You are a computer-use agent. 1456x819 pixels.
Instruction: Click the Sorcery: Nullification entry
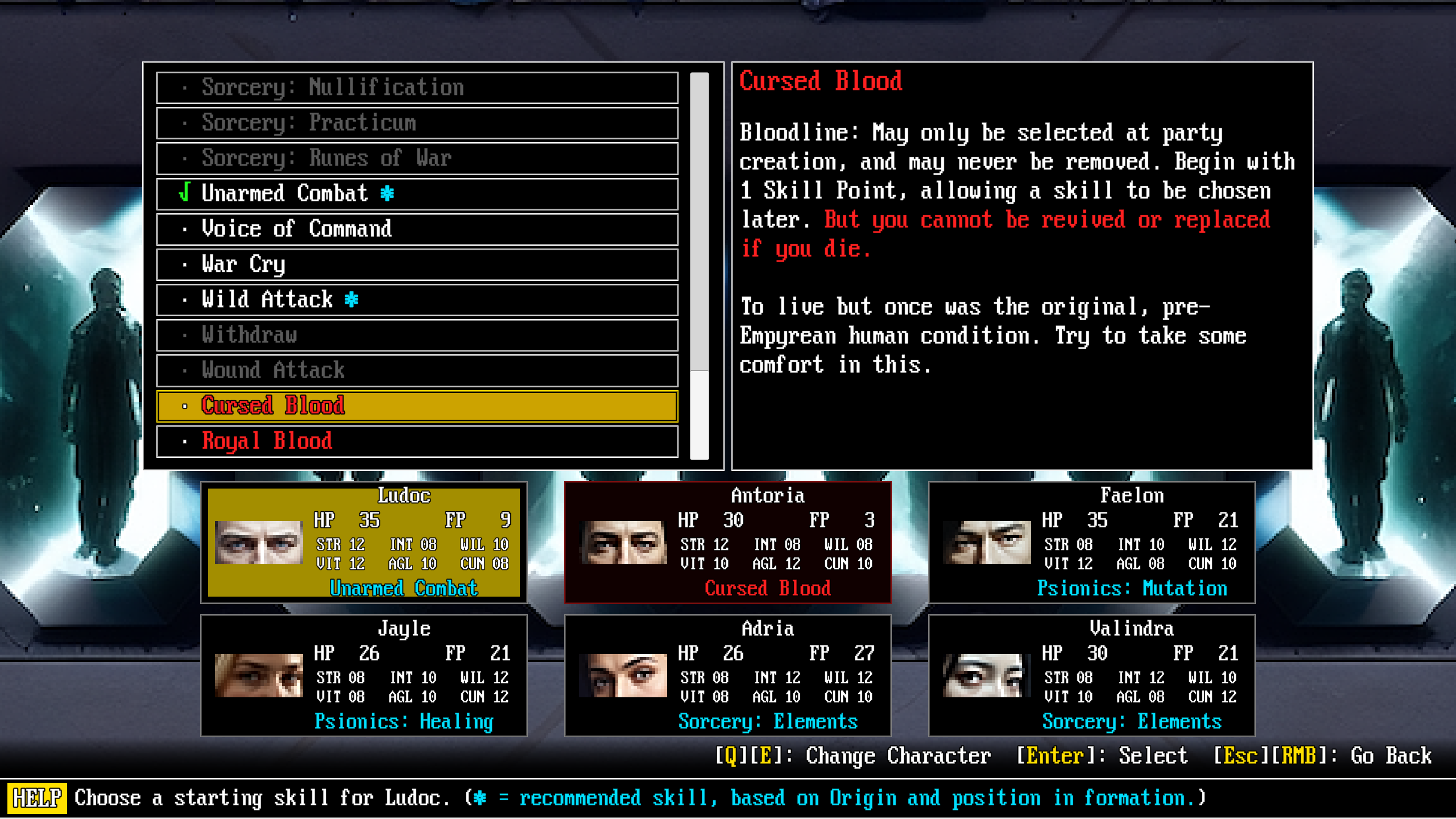[417, 88]
